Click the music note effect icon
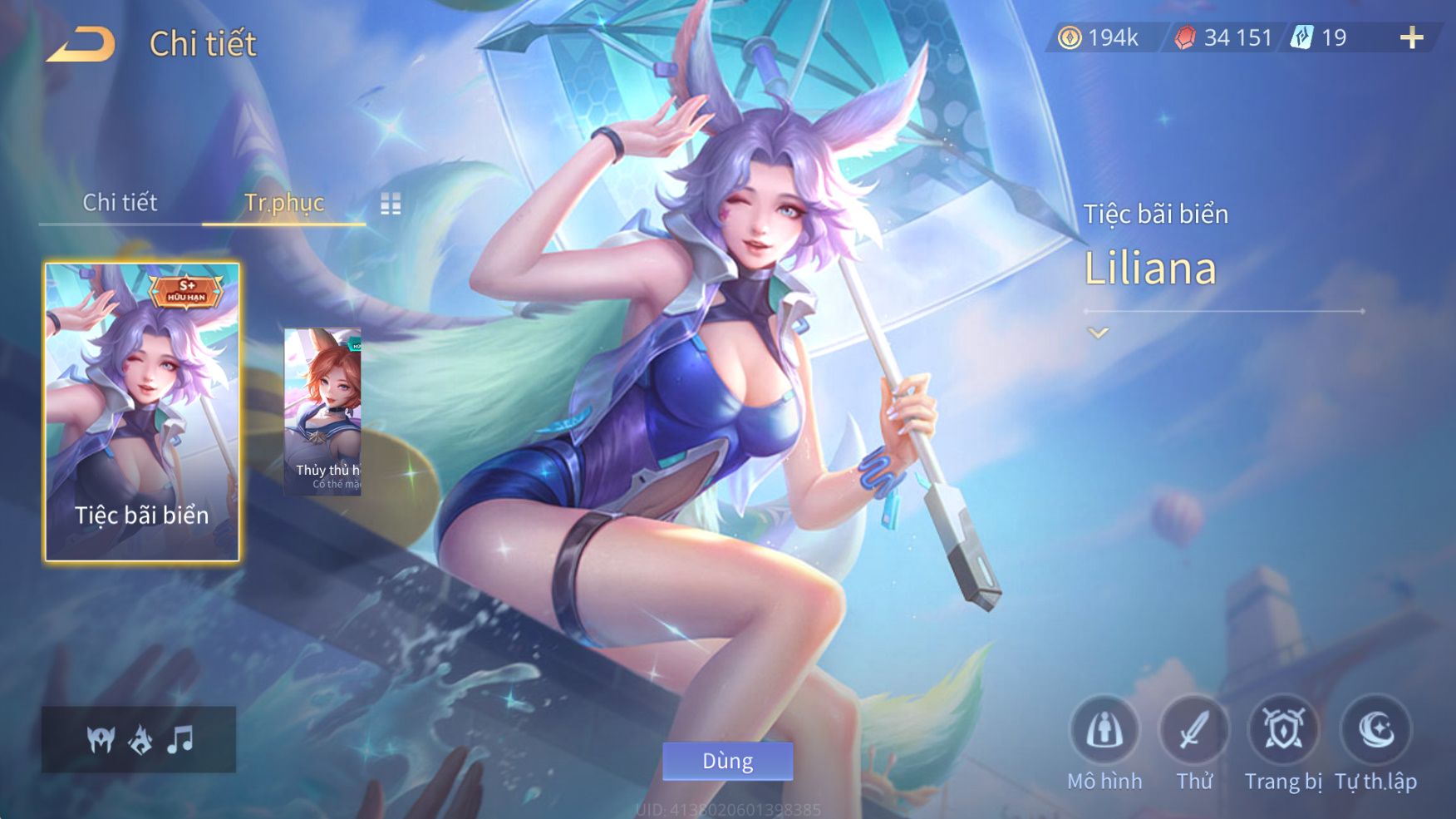 click(x=180, y=739)
